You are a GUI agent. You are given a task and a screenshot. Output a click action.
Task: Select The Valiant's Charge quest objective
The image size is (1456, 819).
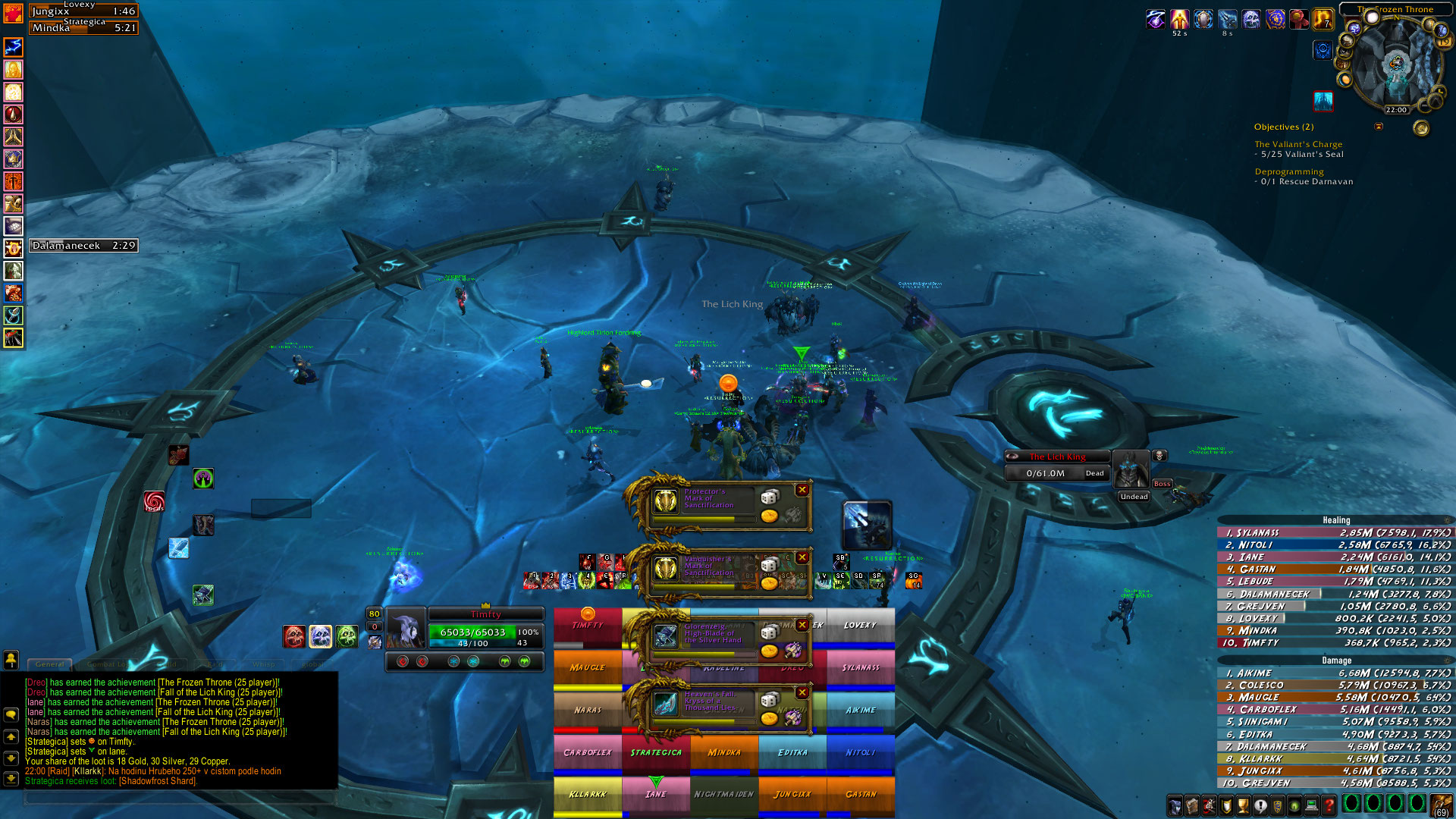click(x=1298, y=144)
